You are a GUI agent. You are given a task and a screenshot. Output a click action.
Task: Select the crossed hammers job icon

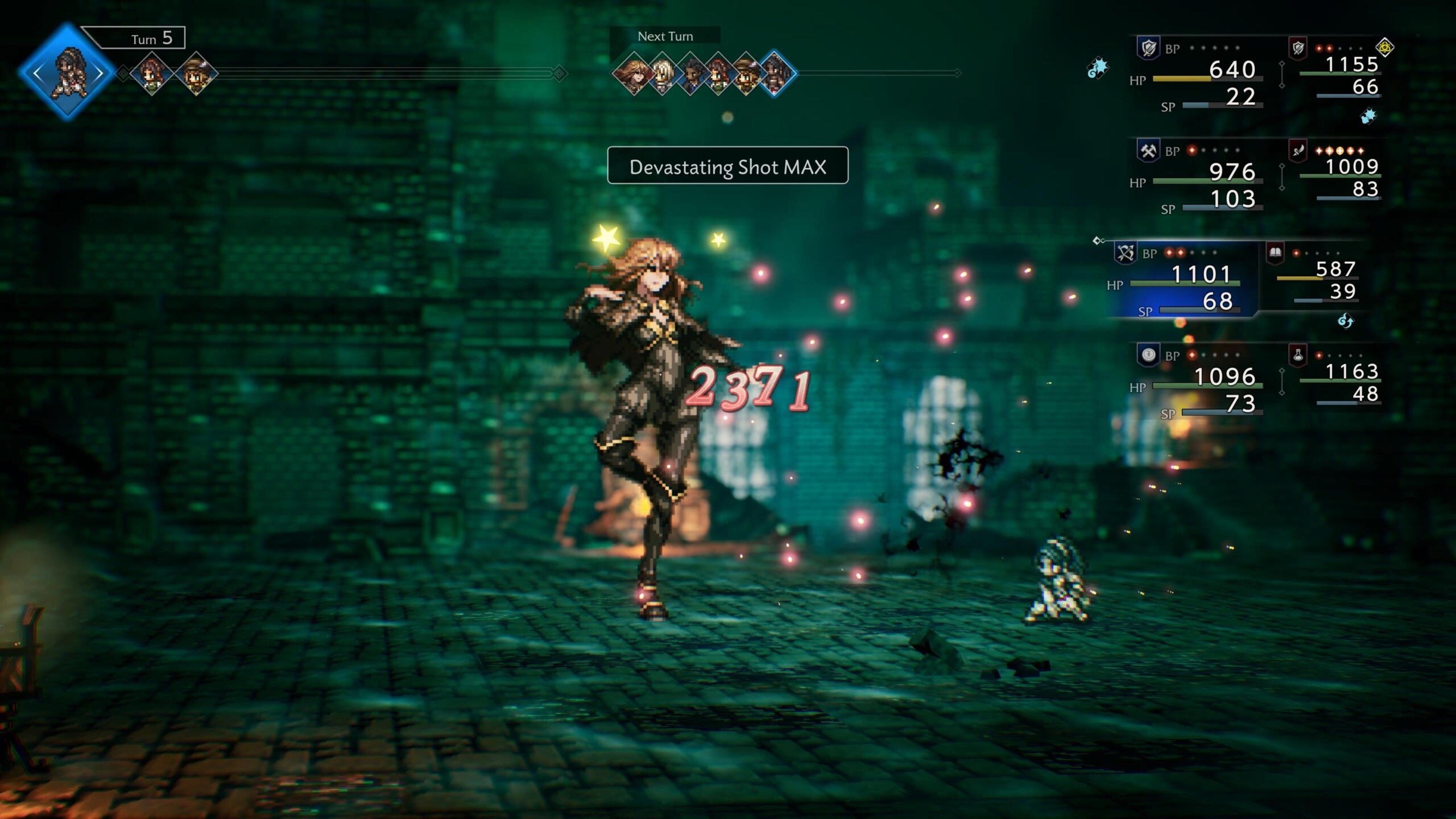tap(1148, 151)
